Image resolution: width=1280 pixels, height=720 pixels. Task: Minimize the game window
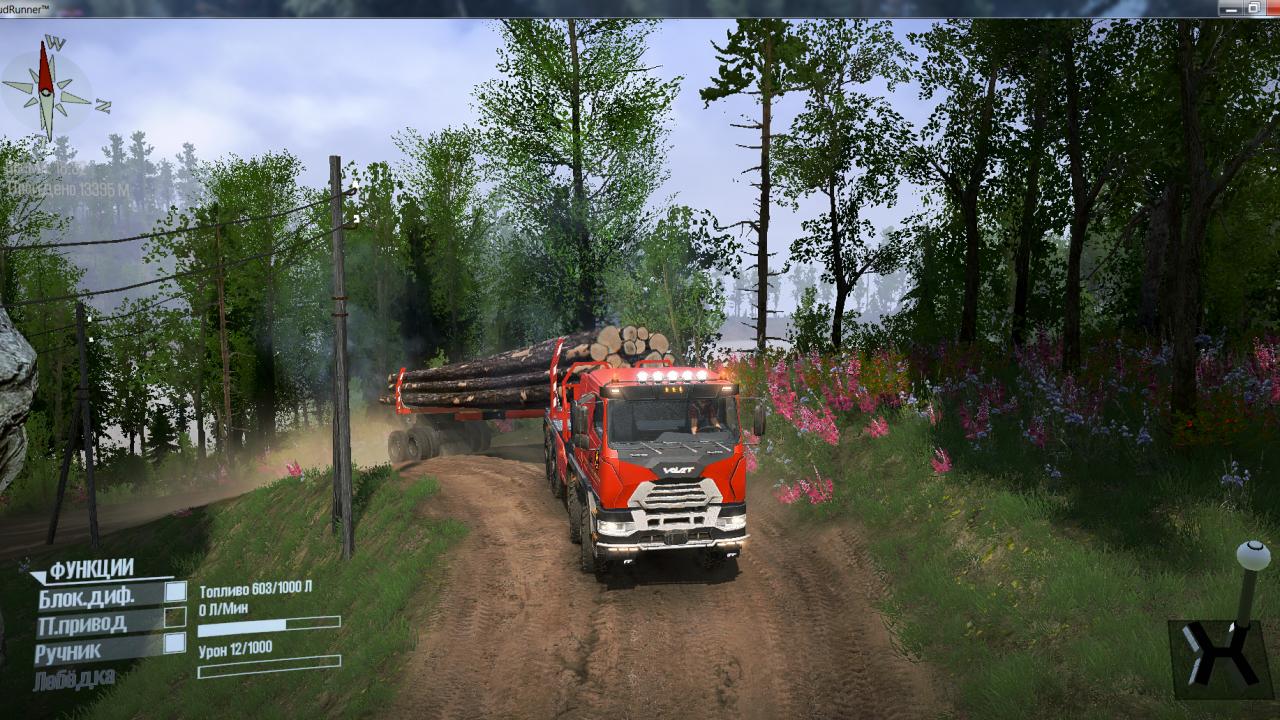coord(1229,8)
